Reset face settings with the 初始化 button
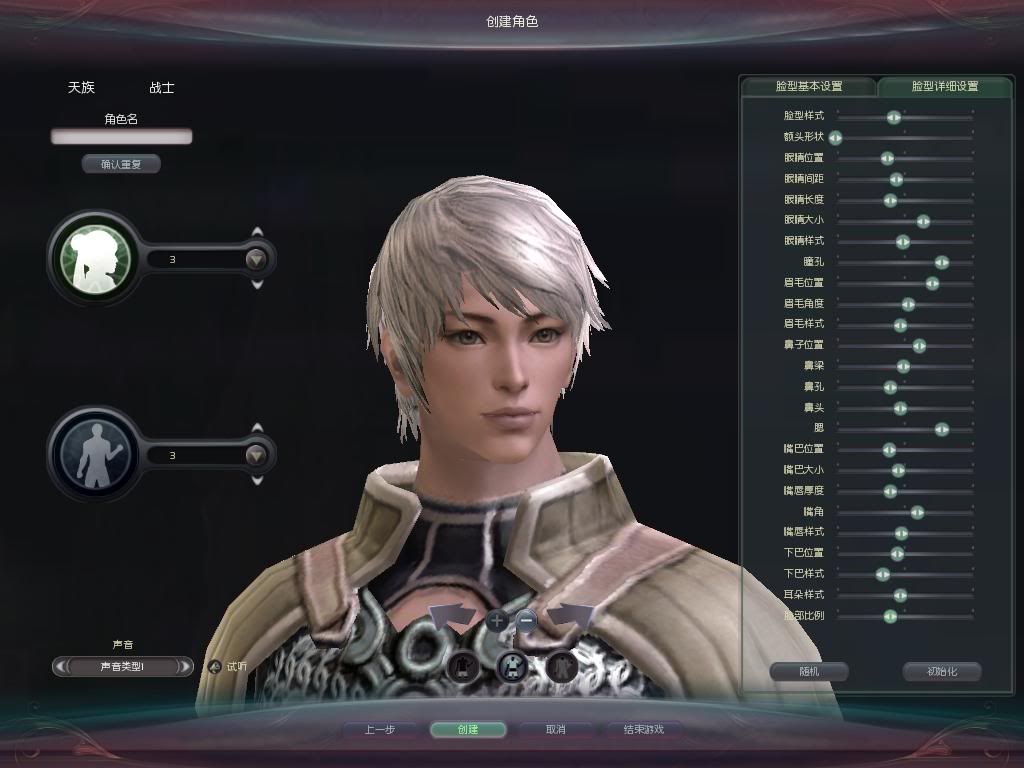 point(941,671)
